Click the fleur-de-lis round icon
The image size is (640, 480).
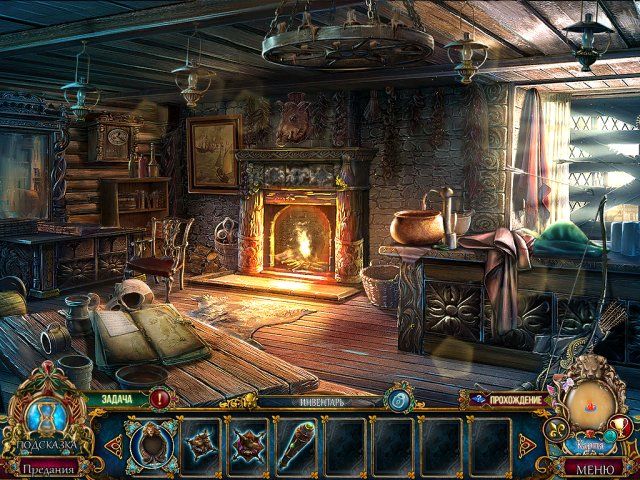point(556,431)
